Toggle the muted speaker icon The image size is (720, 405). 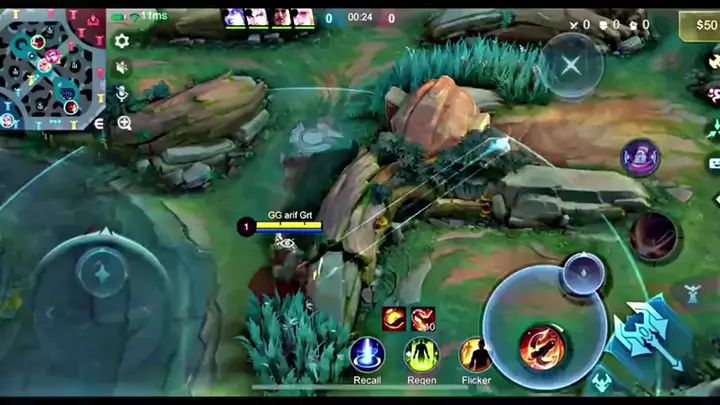point(122,68)
